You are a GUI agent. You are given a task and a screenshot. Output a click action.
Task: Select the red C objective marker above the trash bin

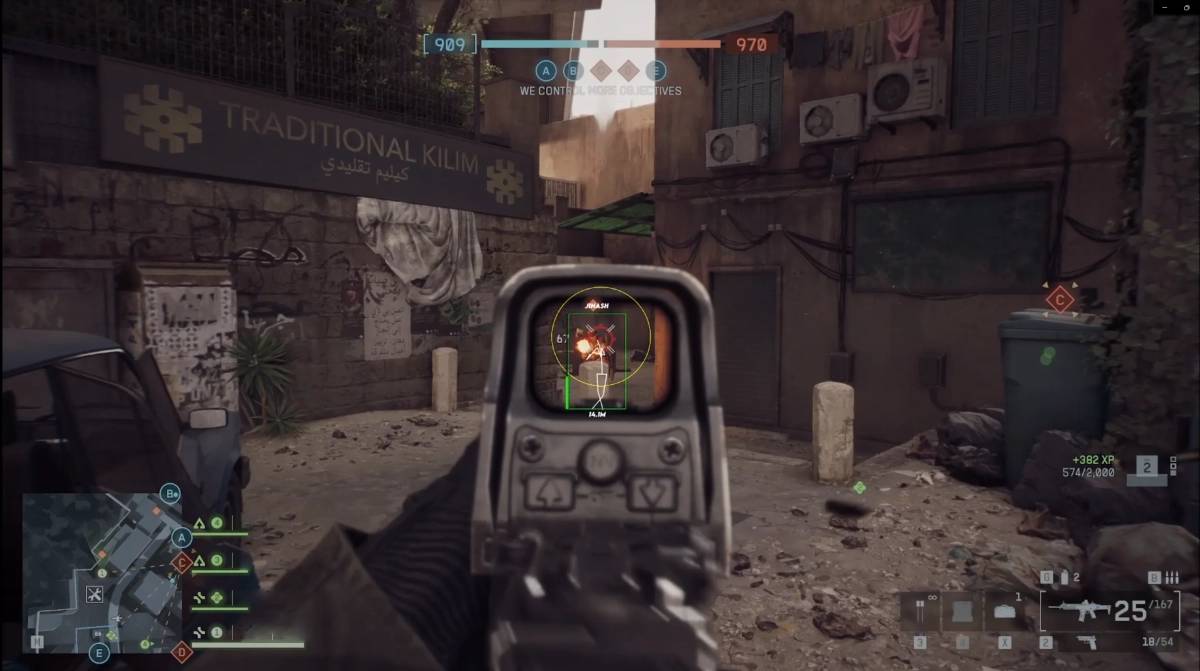[1058, 298]
